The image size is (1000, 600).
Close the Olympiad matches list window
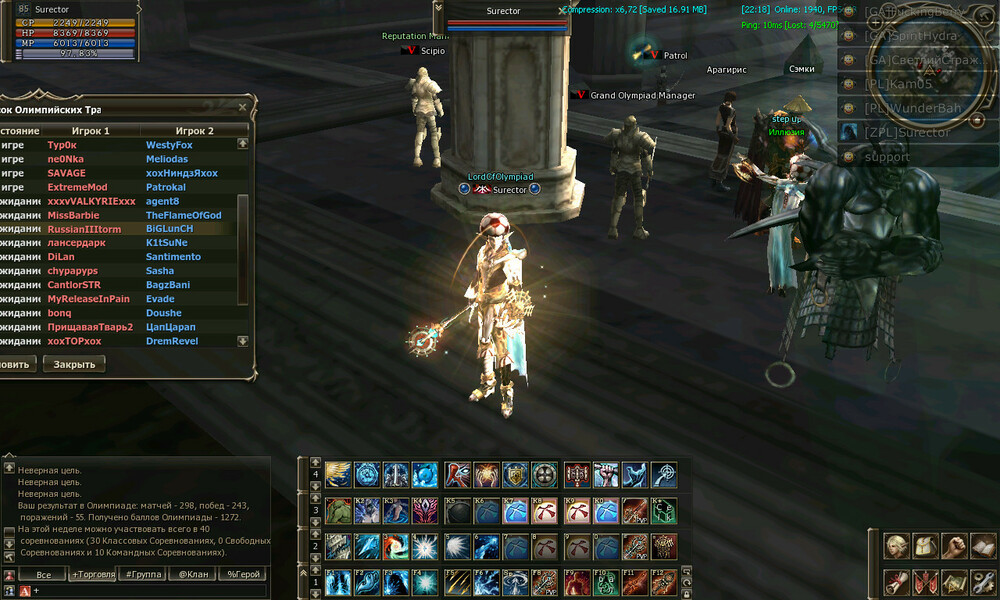click(x=243, y=108)
